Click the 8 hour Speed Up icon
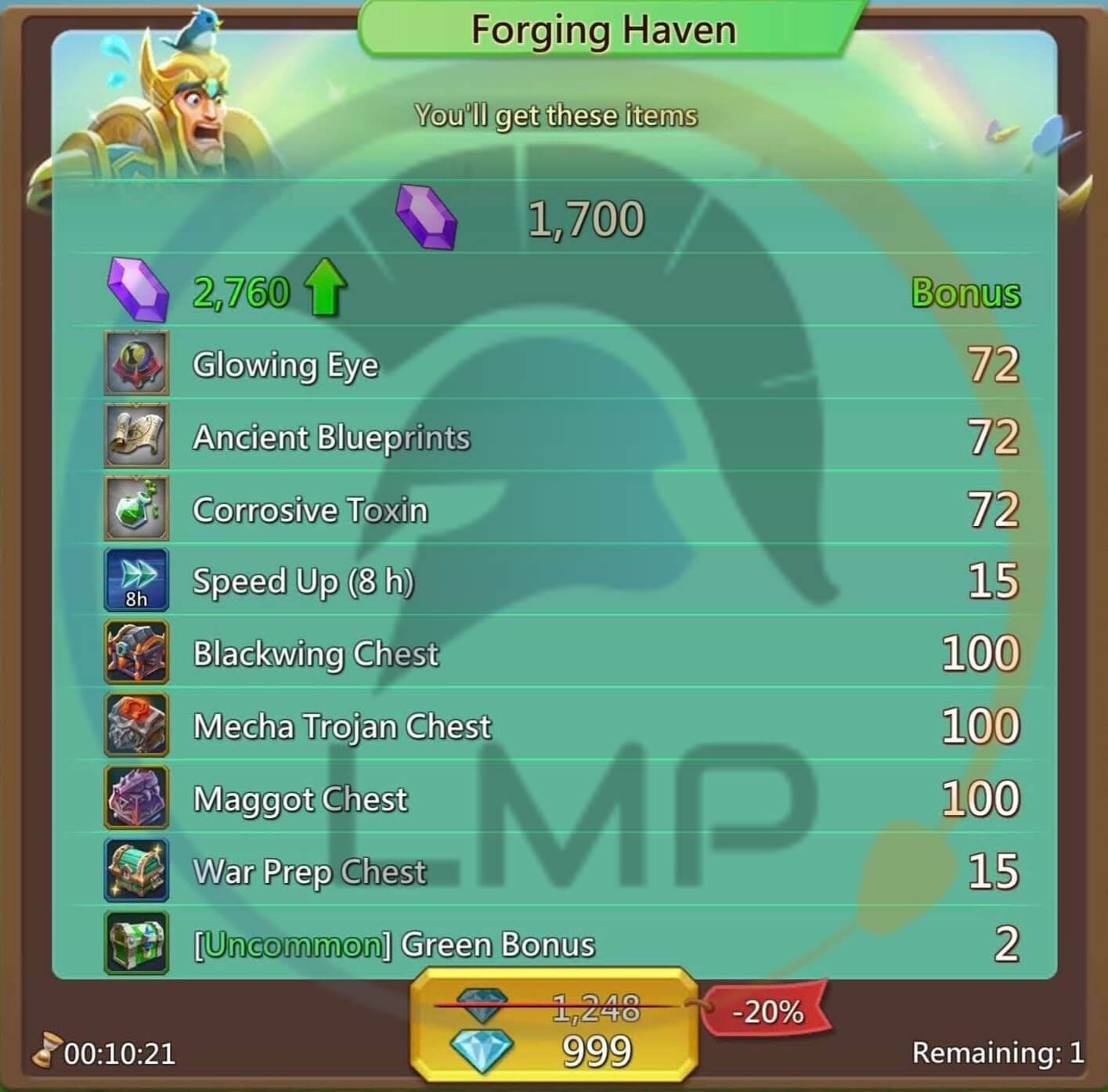Viewport: 1108px width, 1092px height. (x=135, y=581)
